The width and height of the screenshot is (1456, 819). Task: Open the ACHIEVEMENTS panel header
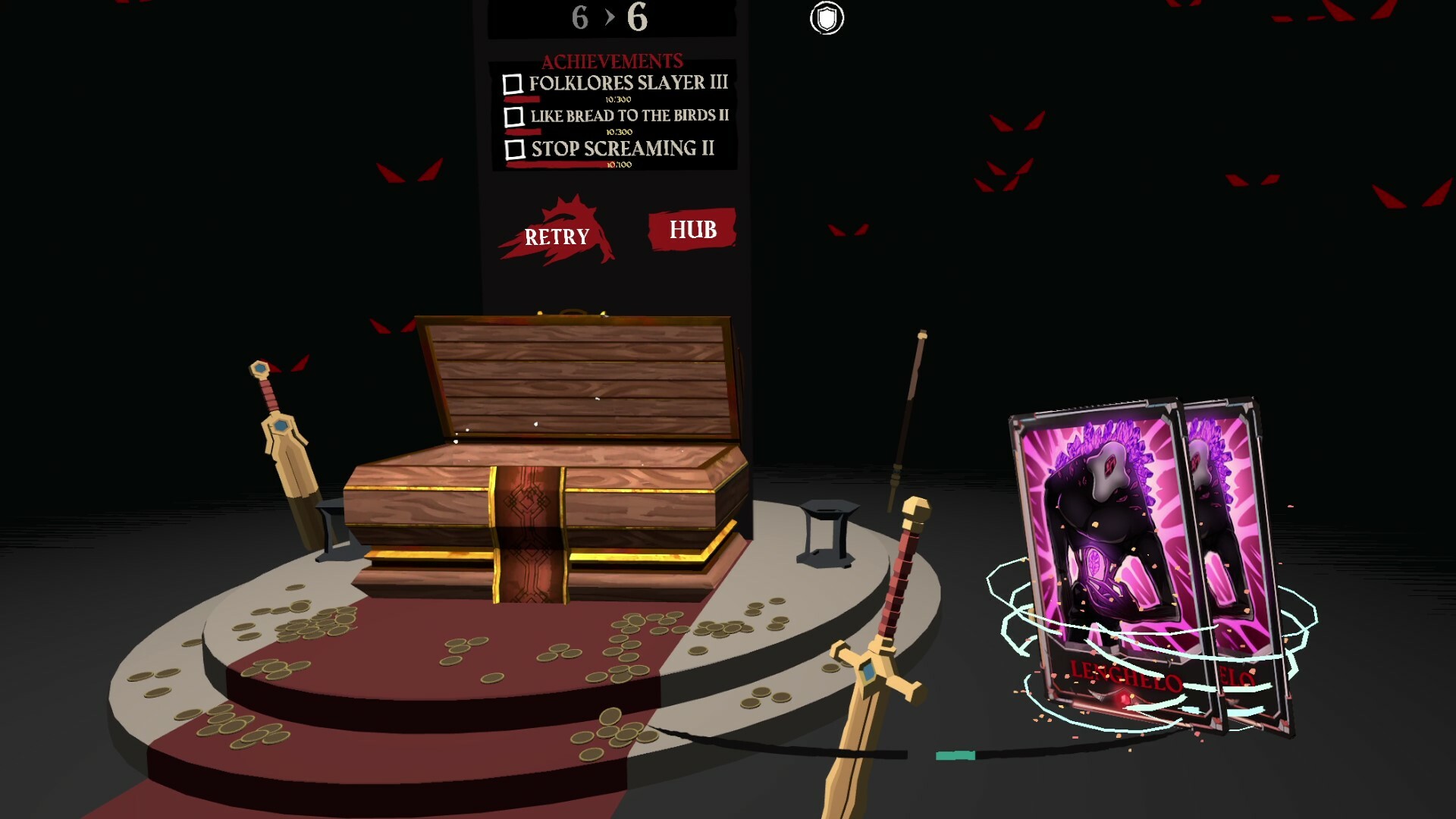click(611, 60)
